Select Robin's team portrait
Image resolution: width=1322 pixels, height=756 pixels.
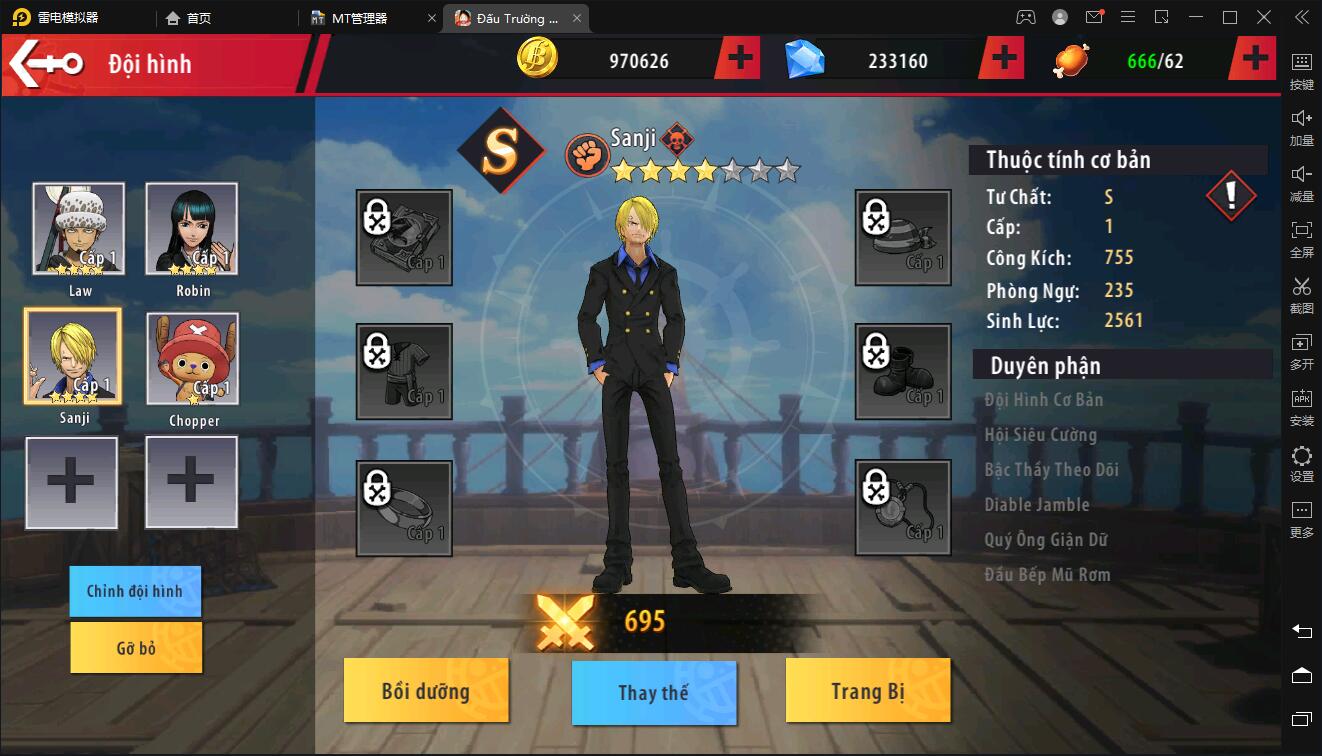point(192,229)
